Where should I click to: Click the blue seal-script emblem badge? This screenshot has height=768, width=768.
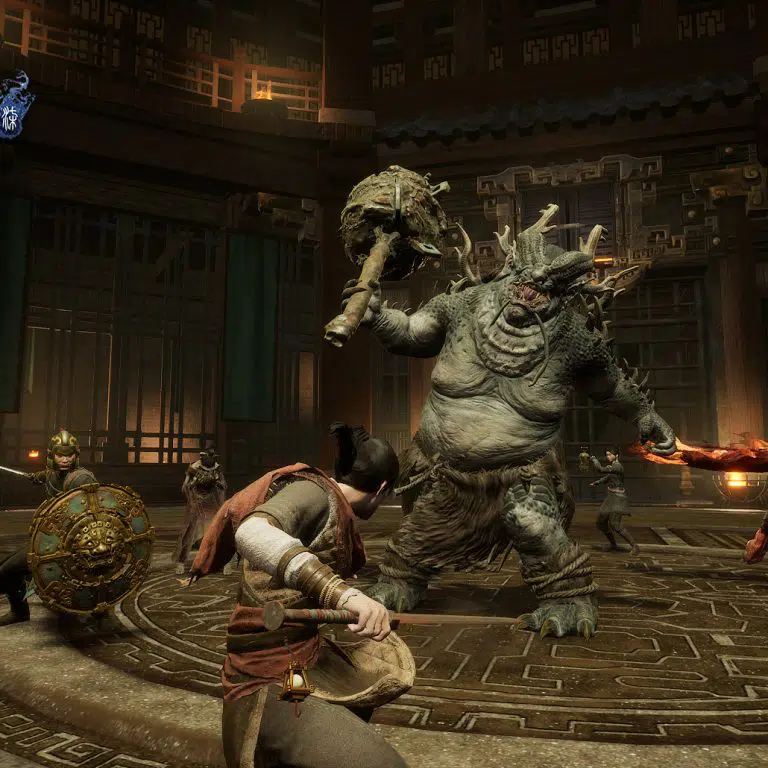[x=13, y=104]
